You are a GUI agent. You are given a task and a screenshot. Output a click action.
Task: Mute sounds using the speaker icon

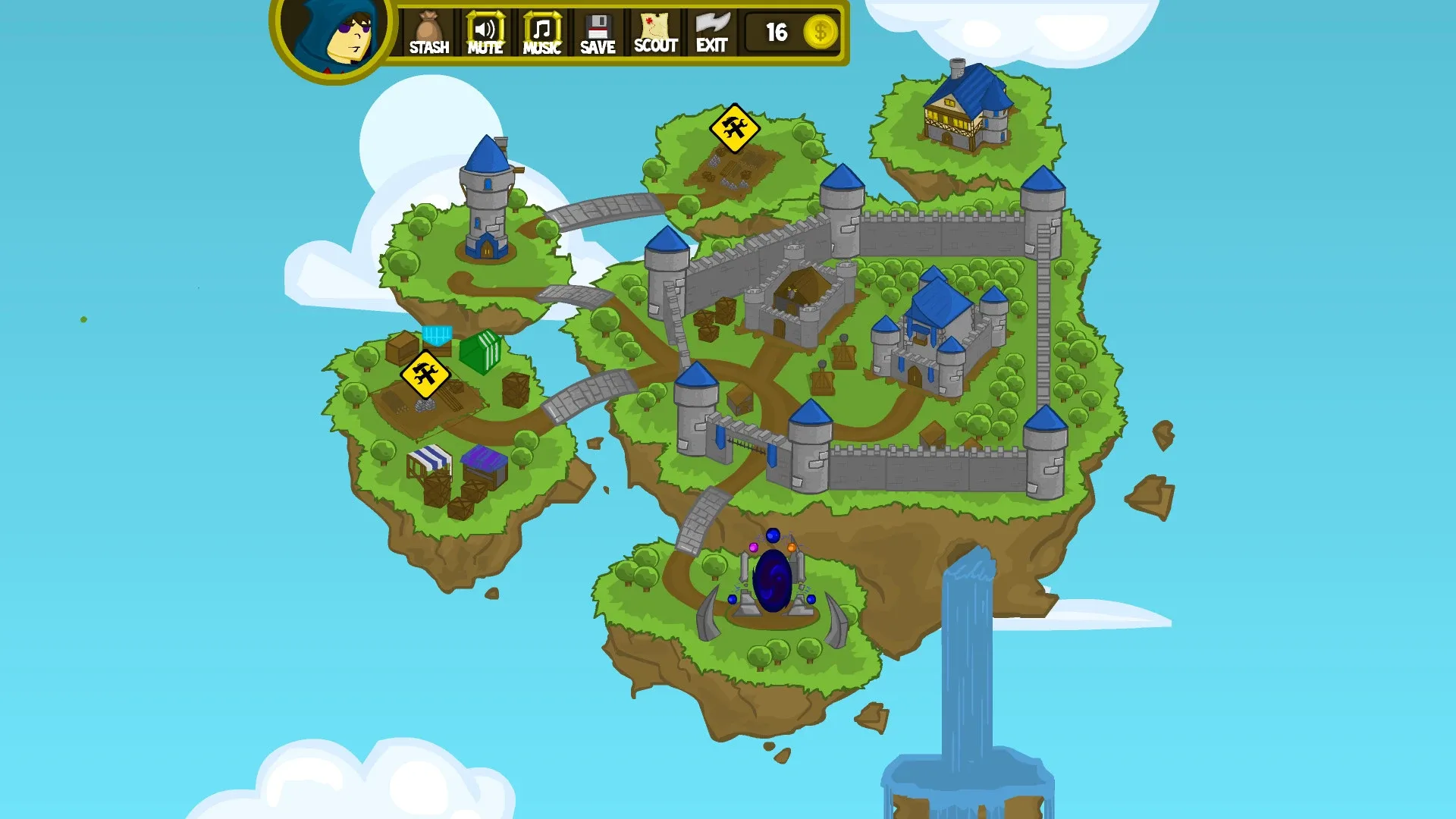(485, 27)
